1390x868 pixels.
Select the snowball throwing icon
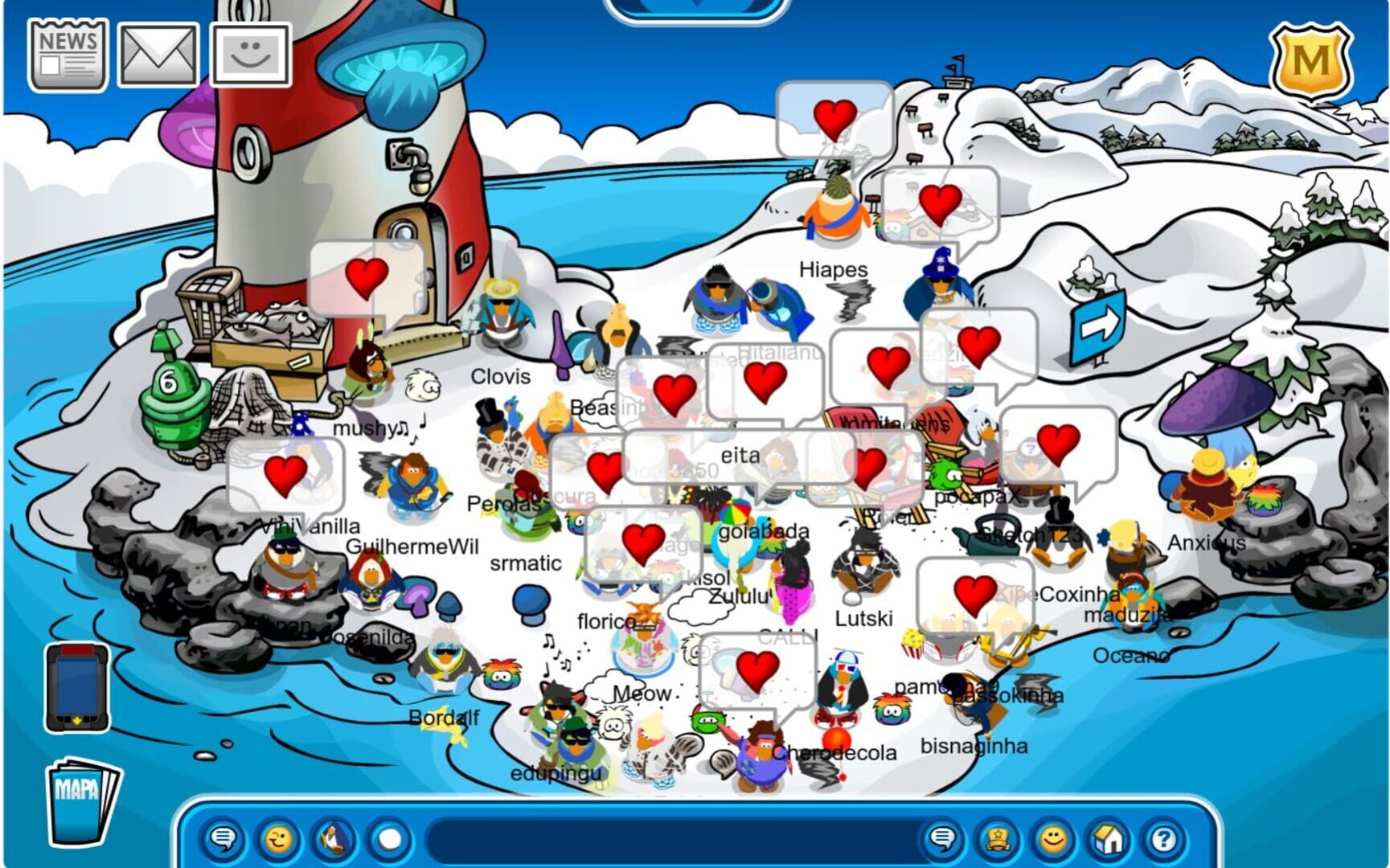point(387,839)
